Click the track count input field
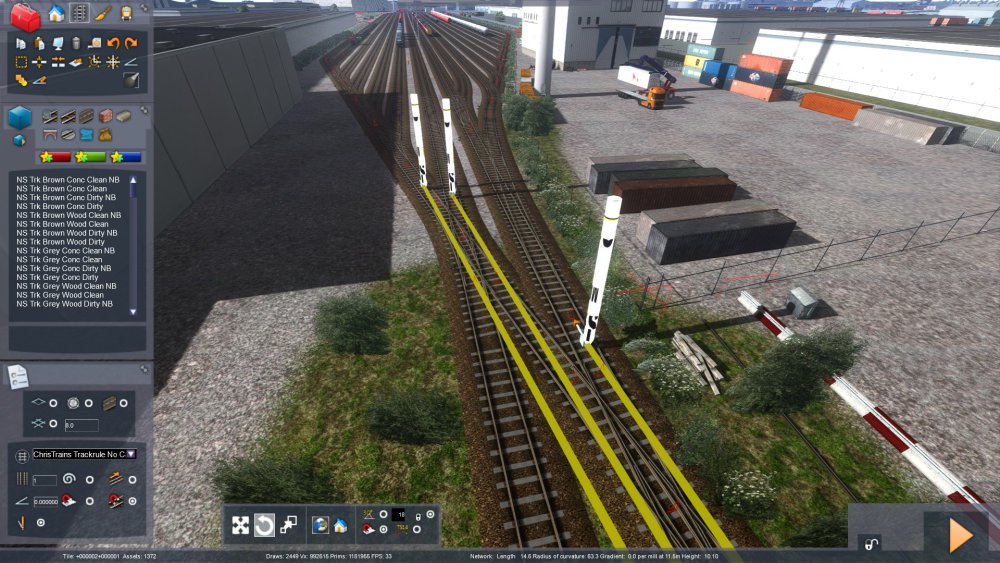1000x563 pixels. click(47, 480)
